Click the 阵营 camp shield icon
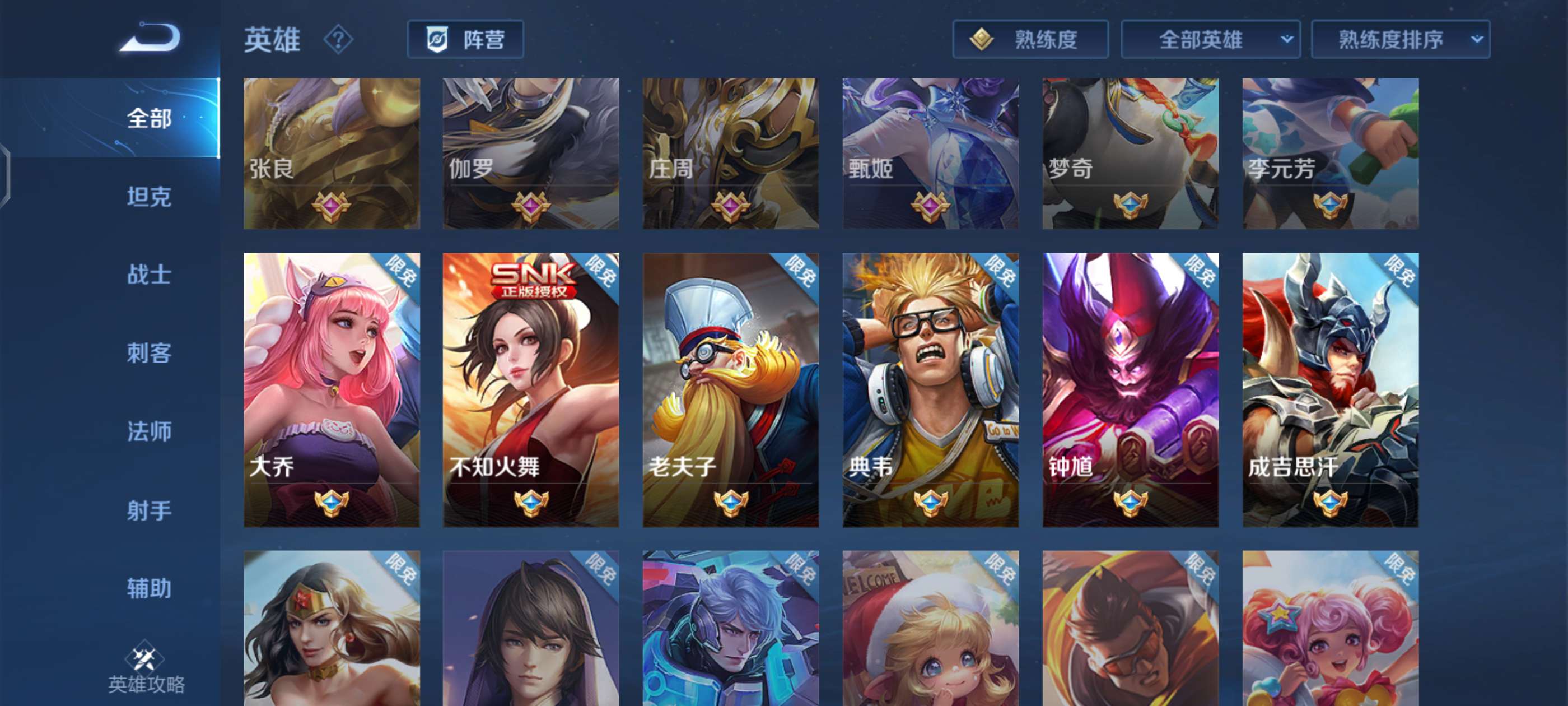Screen dimensions: 1568x706 point(438,39)
